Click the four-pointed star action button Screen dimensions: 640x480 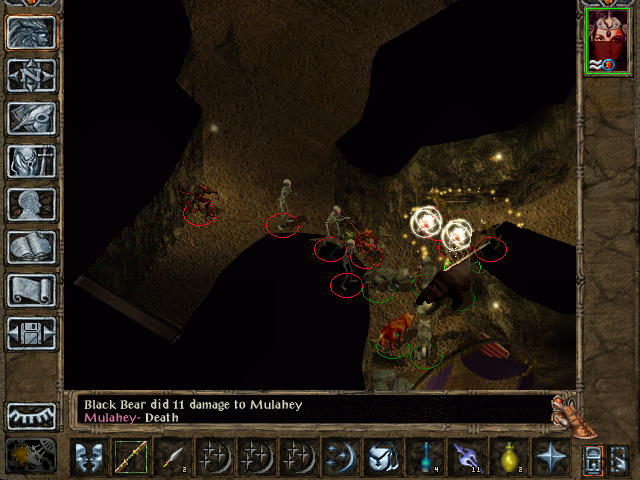[550, 458]
